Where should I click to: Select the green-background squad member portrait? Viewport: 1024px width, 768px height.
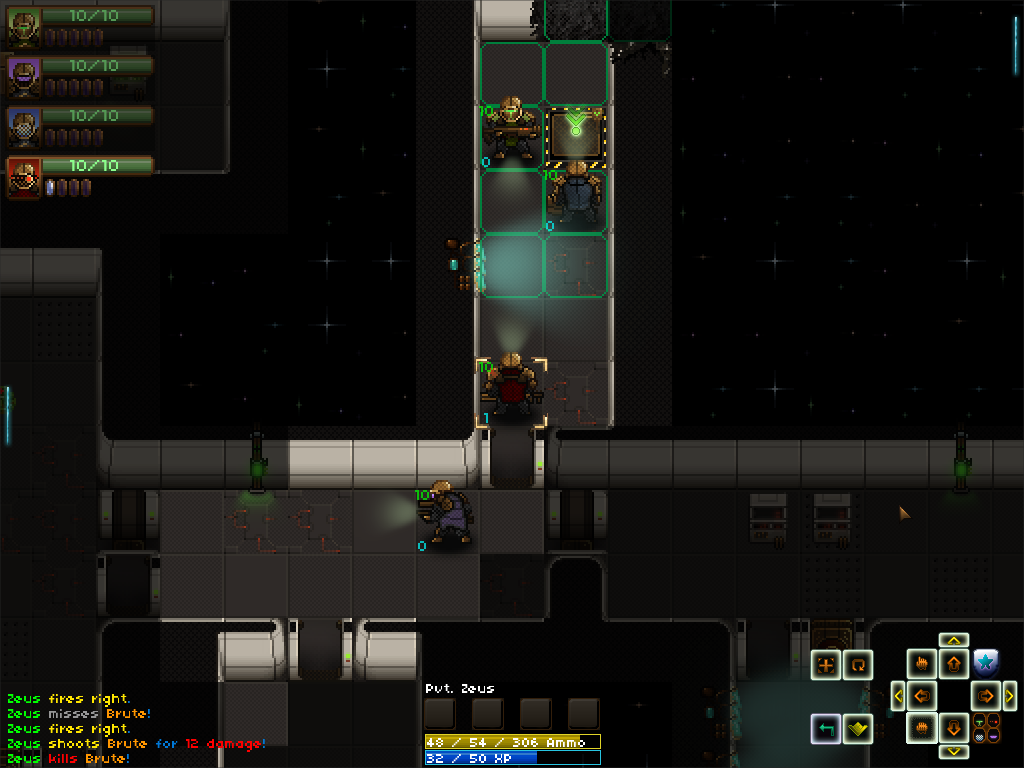tap(22, 28)
